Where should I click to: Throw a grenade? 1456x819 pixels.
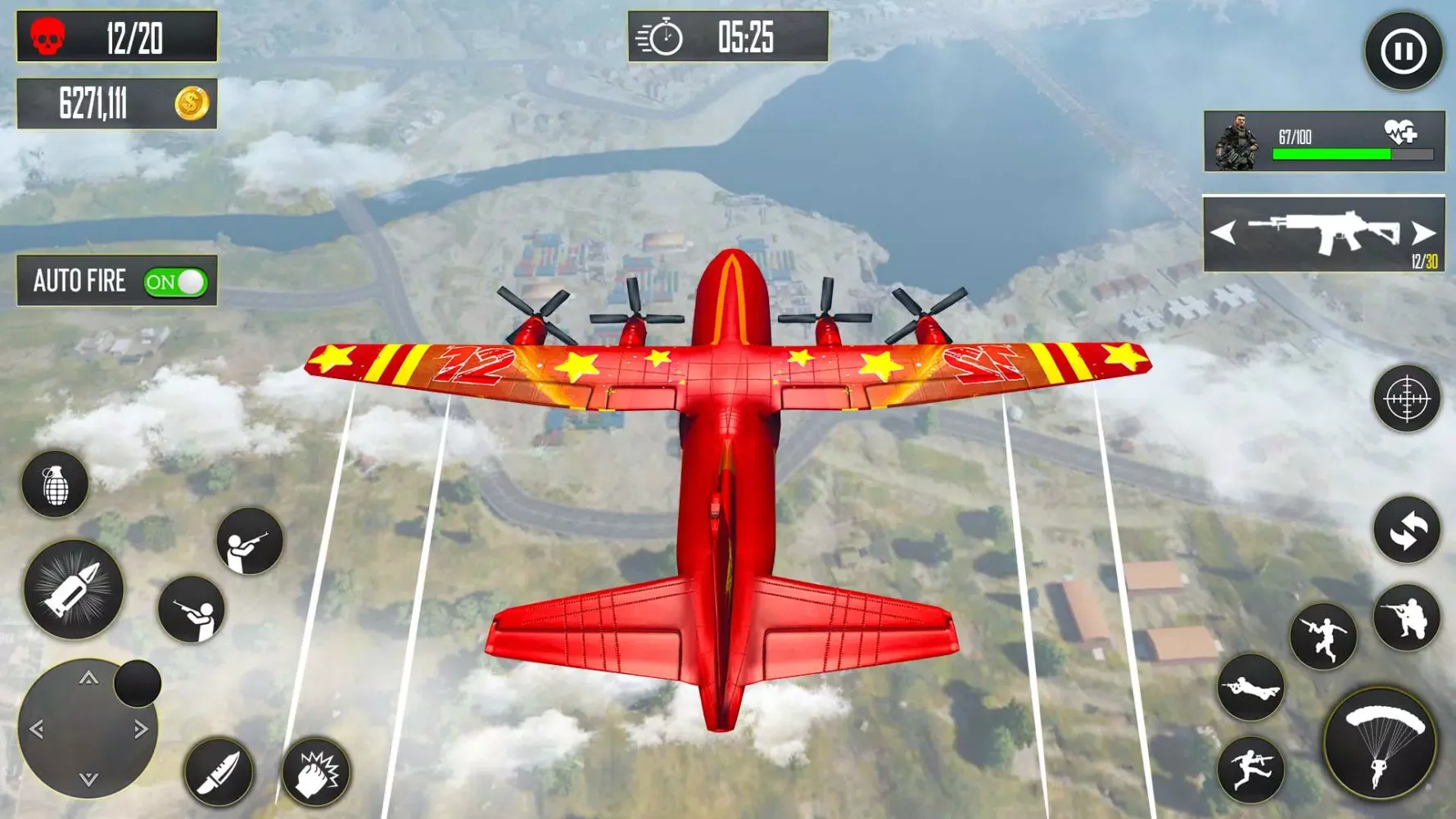pyautogui.click(x=55, y=485)
